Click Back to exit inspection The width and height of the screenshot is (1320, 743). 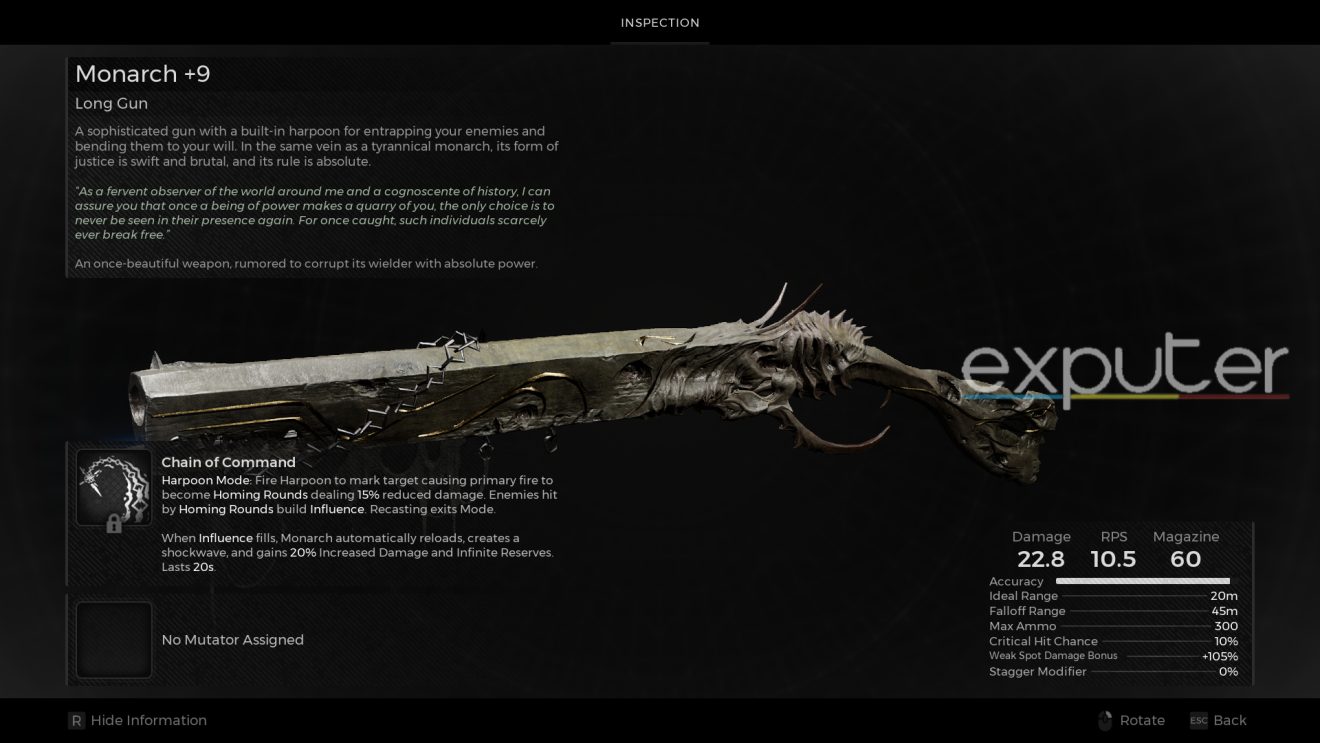[x=1230, y=720]
